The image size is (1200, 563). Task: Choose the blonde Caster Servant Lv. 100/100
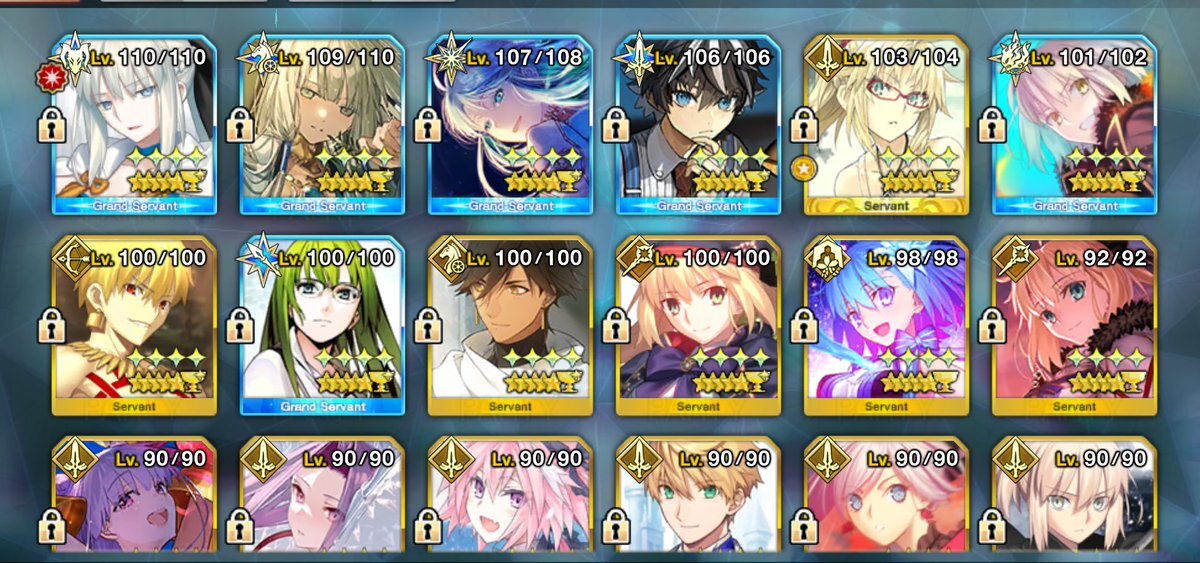coord(697,325)
